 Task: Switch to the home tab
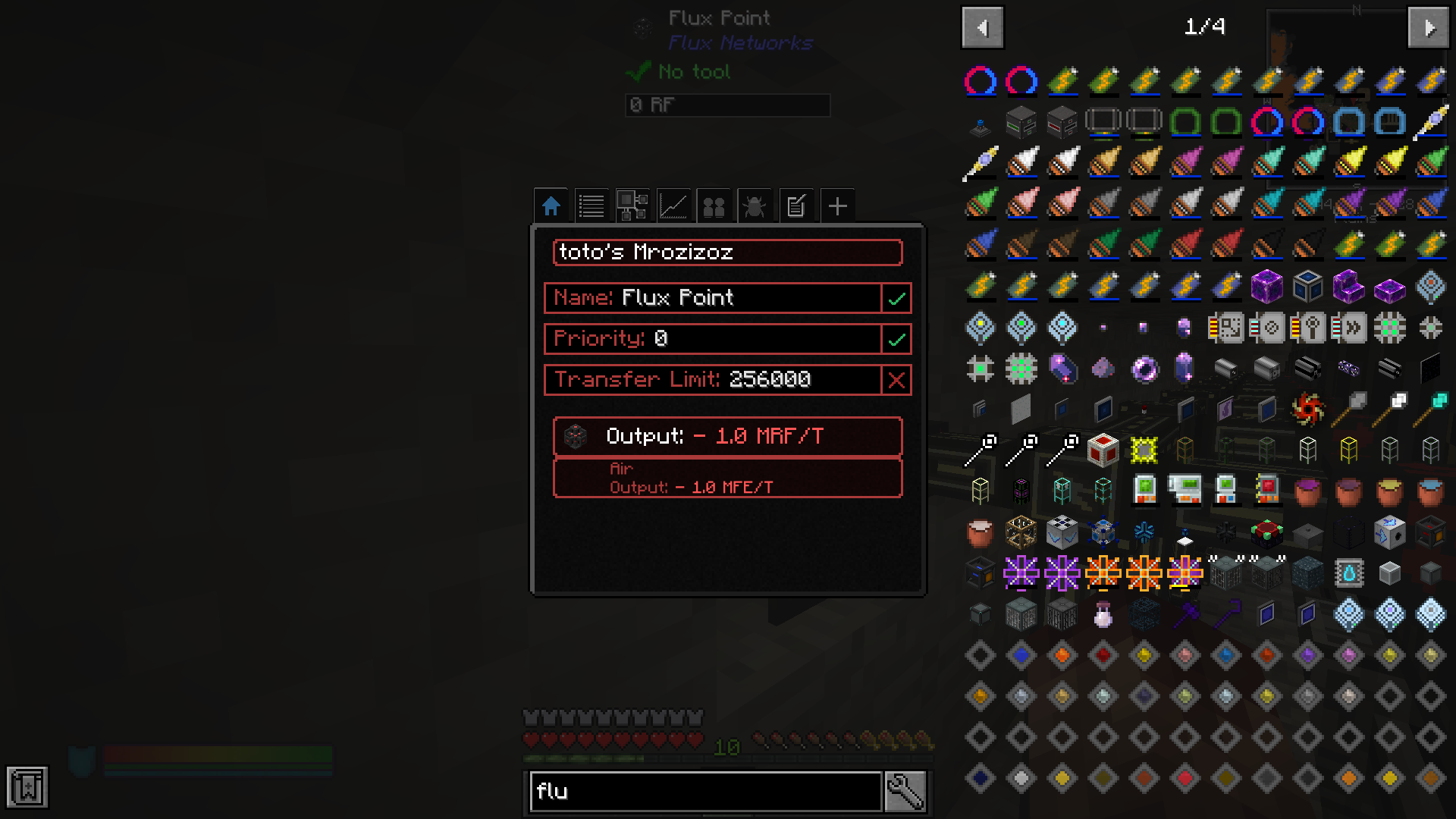[551, 206]
